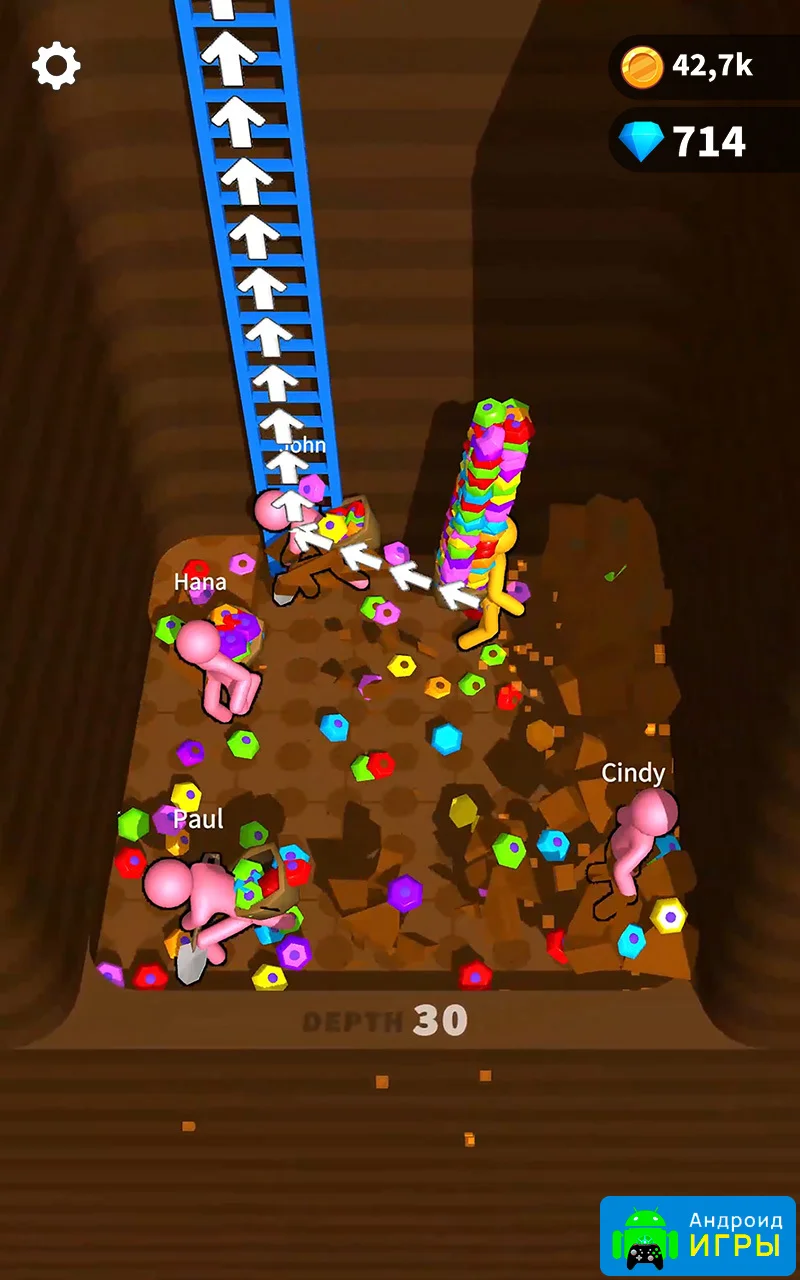Open the settings gear menu
Viewport: 800px width, 1280px height.
click(x=56, y=66)
